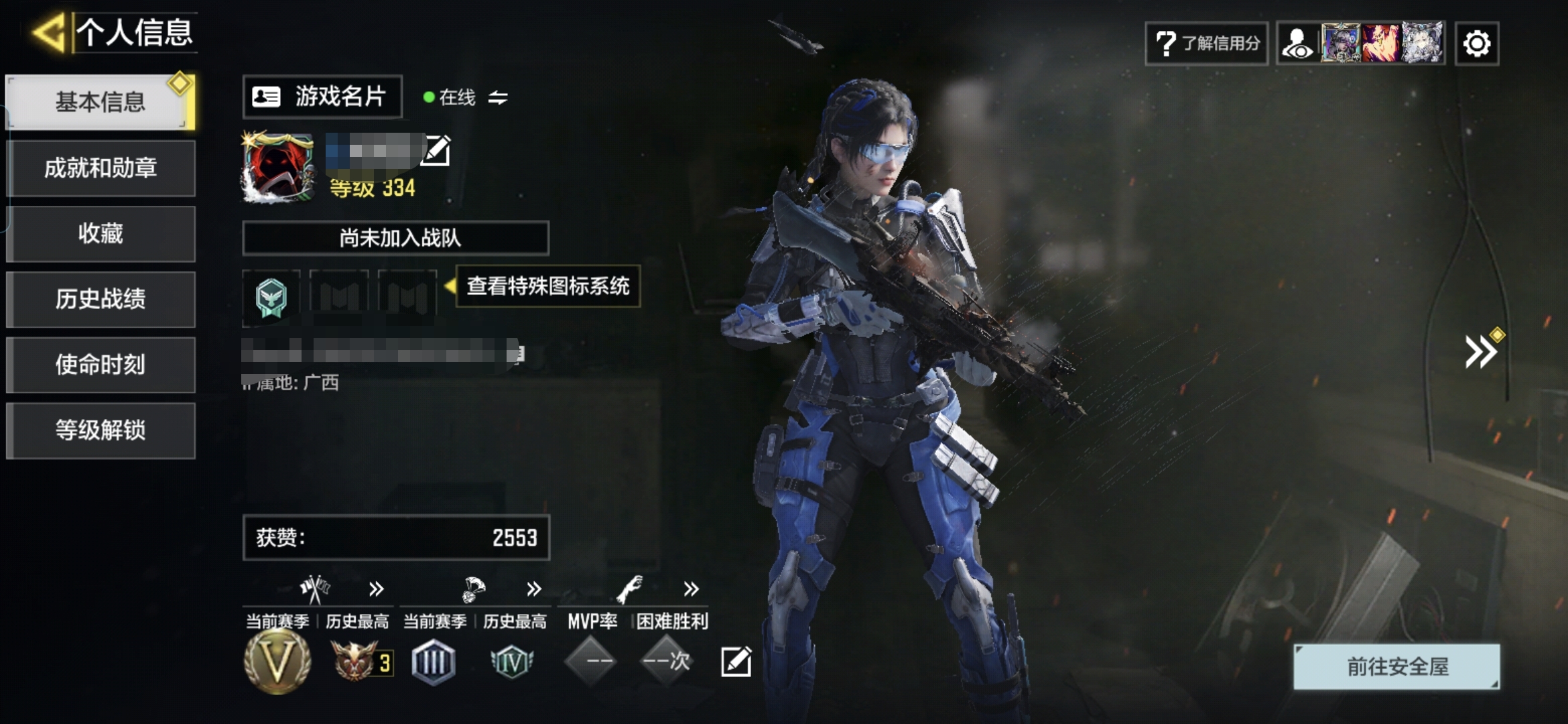Expand the right-side double arrow panel

[1481, 352]
